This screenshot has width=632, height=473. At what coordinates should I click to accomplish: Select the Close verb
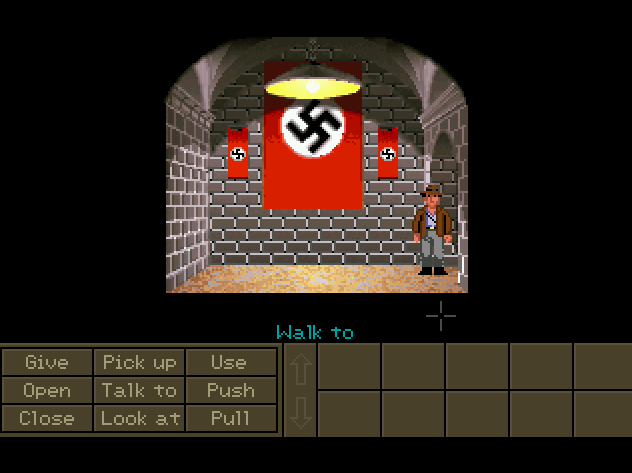click(47, 418)
